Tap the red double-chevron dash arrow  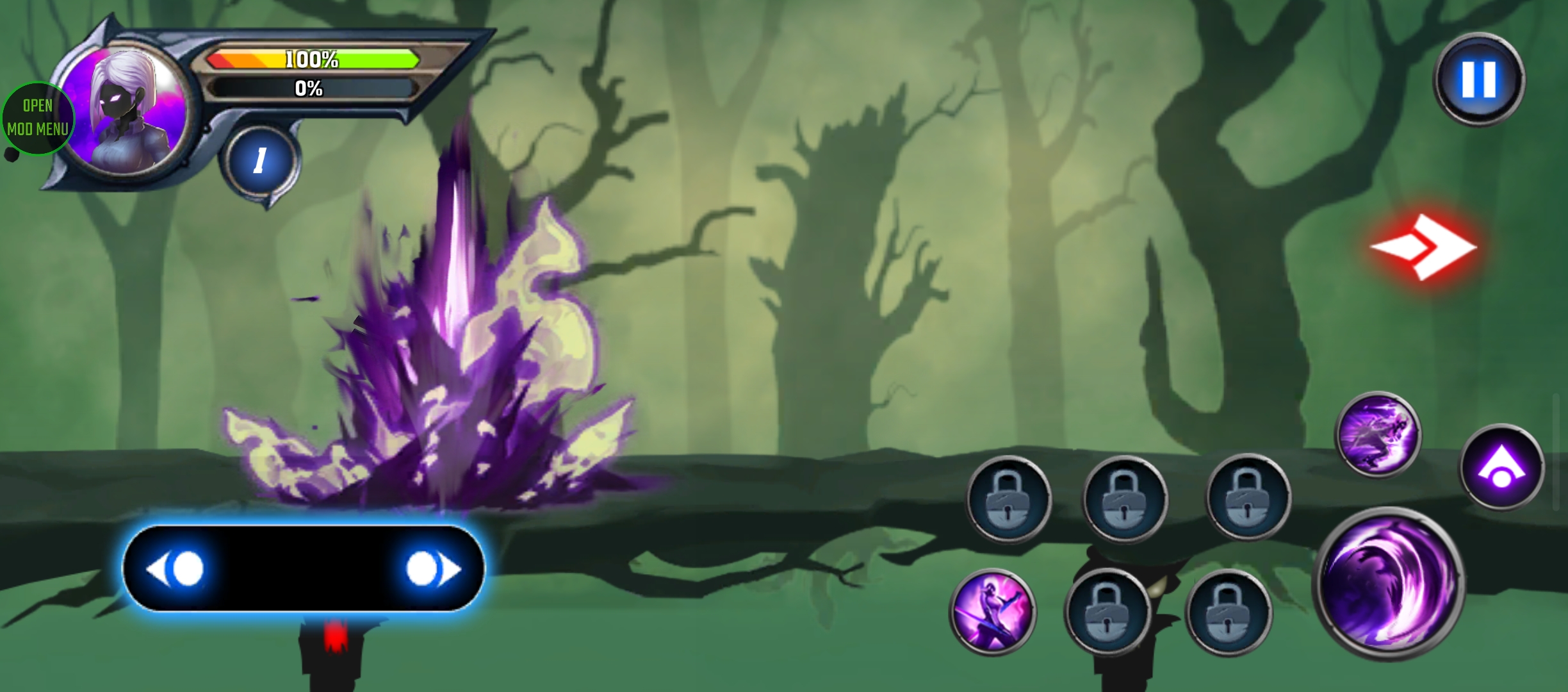pyautogui.click(x=1425, y=247)
